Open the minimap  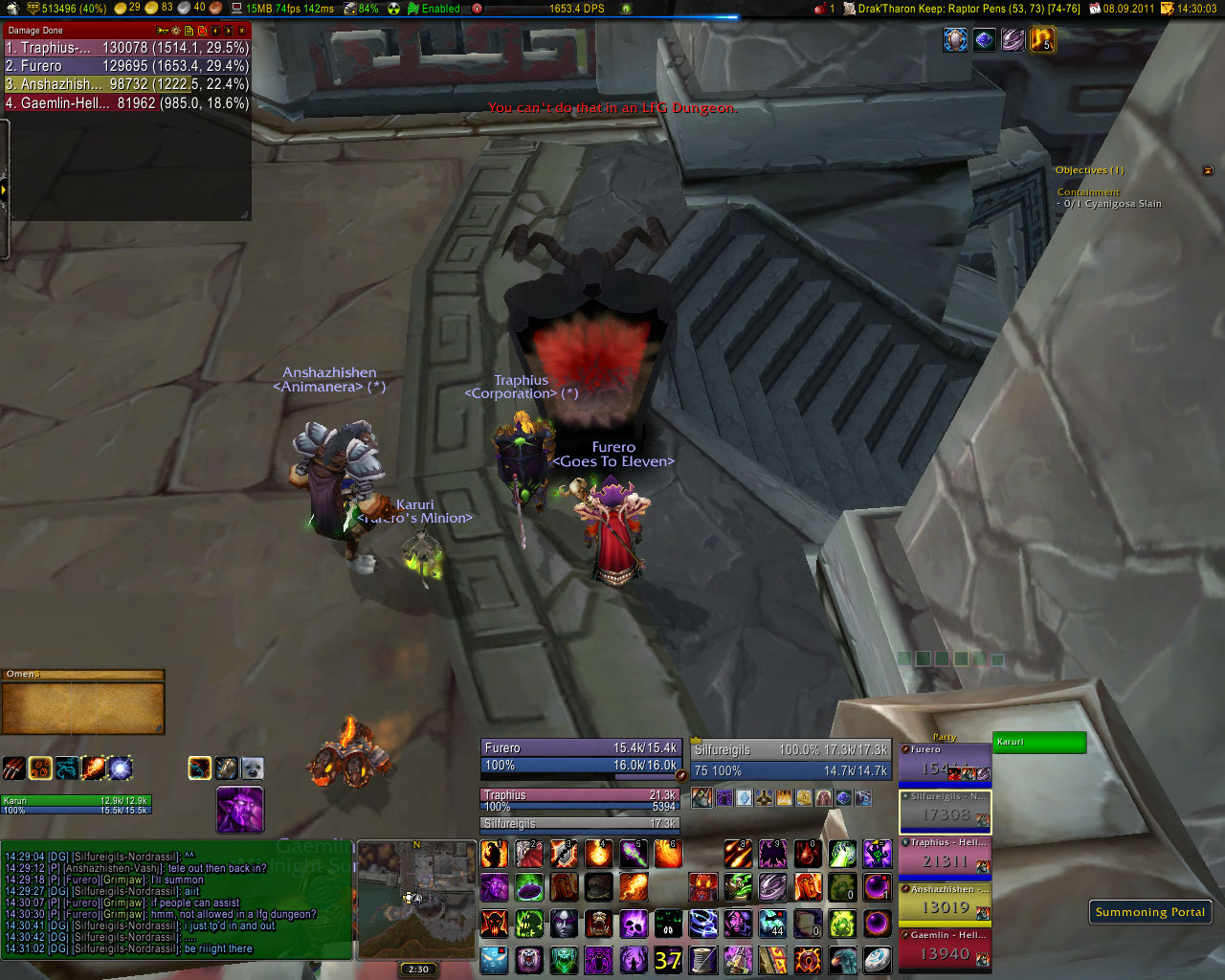click(x=416, y=900)
